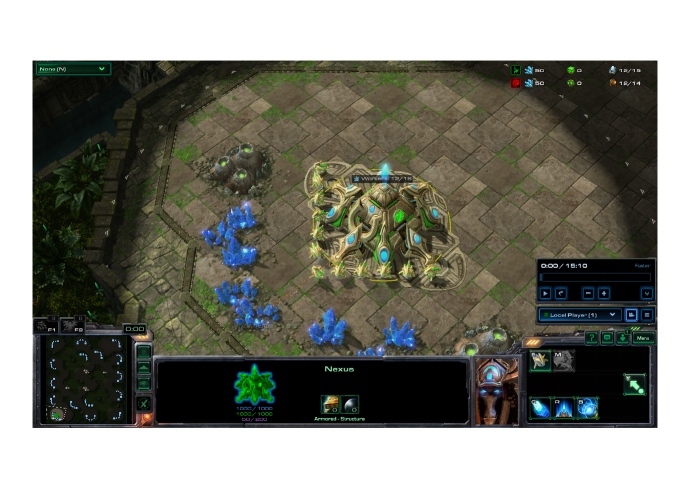Image resolution: width=690 pixels, height=488 pixels.
Task: Click the Workers label above the Nexus
Action: point(382,179)
